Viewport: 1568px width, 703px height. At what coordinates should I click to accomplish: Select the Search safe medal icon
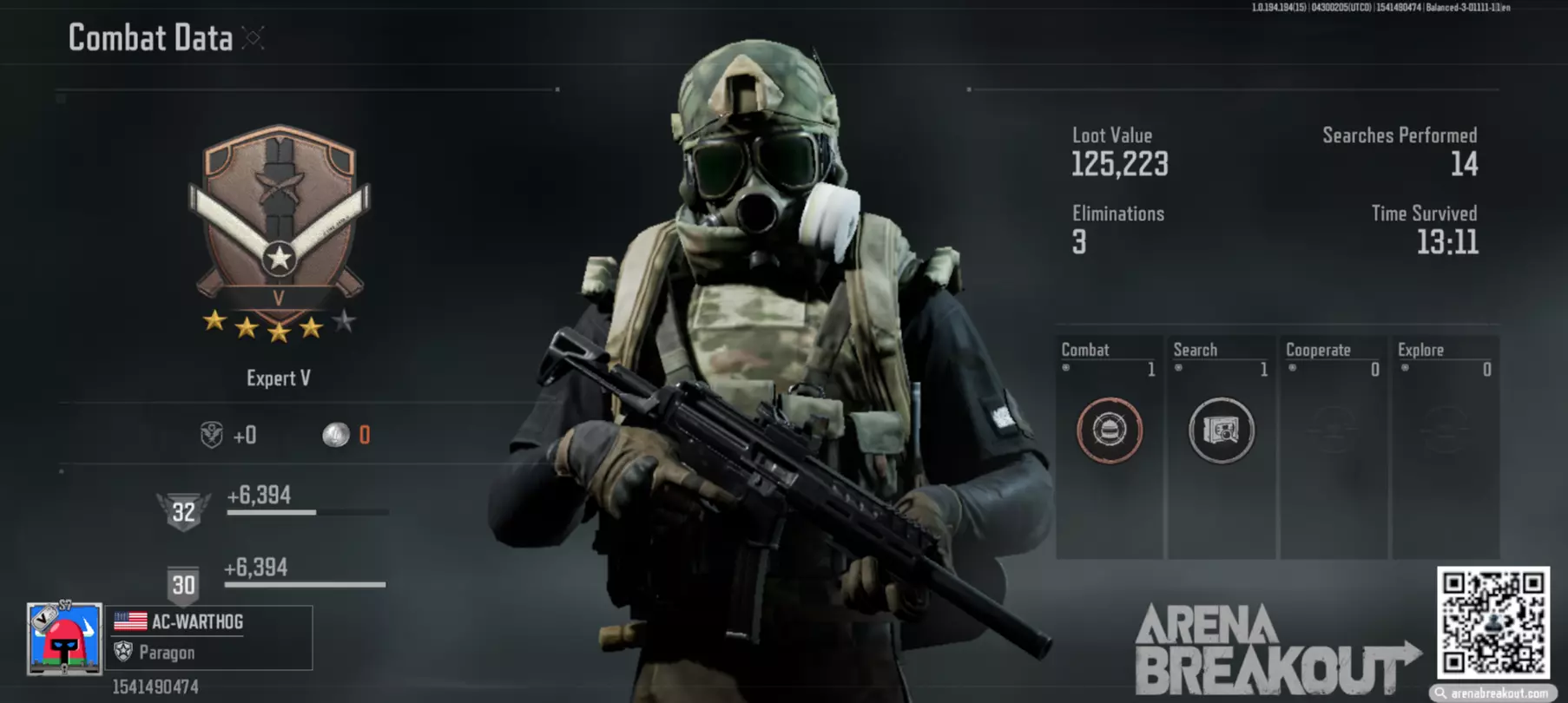coord(1221,430)
